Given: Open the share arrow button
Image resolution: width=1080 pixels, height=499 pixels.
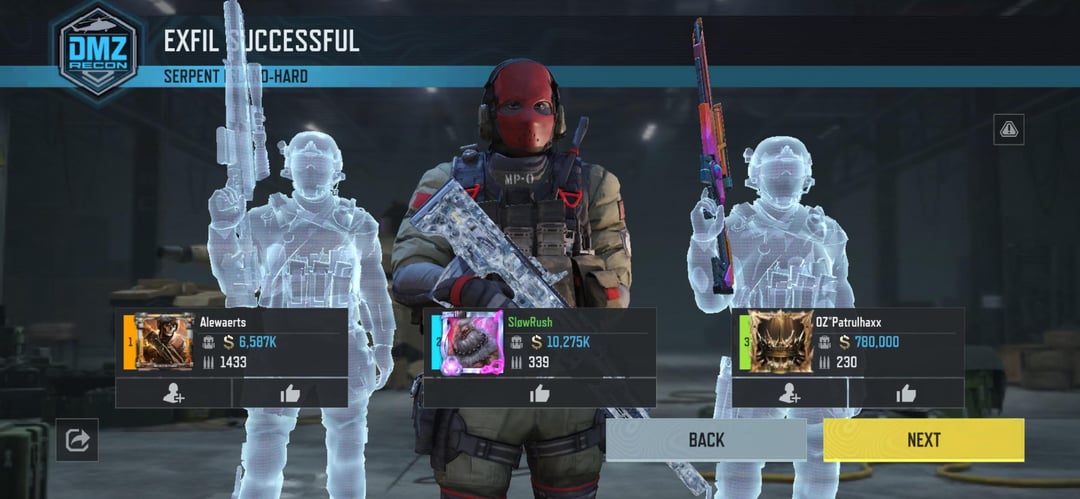Looking at the screenshot, I should (x=77, y=439).
